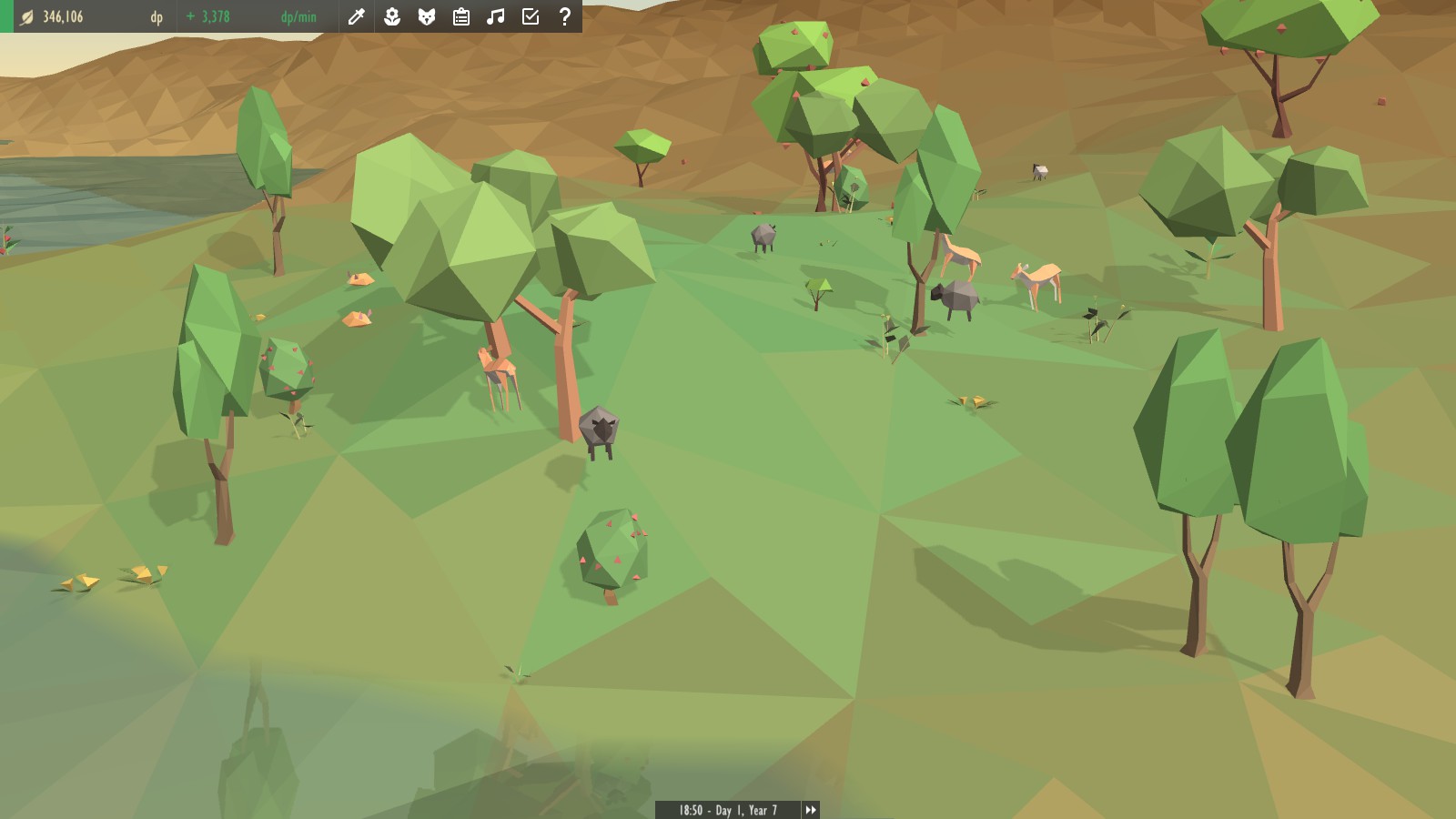Open the question mark help
The height and width of the screenshot is (819, 1456).
(565, 16)
